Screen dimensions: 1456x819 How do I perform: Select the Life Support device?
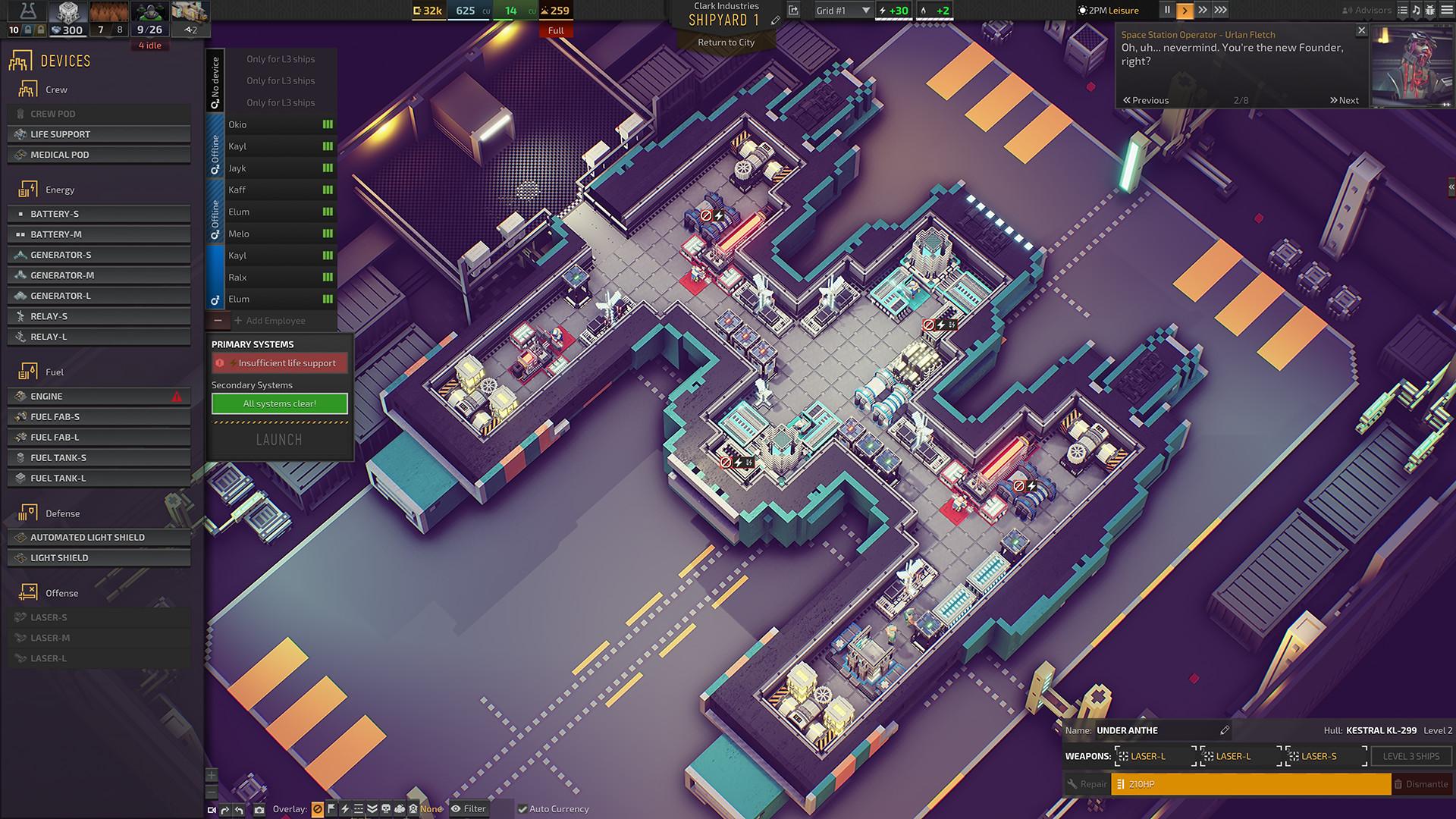(x=99, y=134)
